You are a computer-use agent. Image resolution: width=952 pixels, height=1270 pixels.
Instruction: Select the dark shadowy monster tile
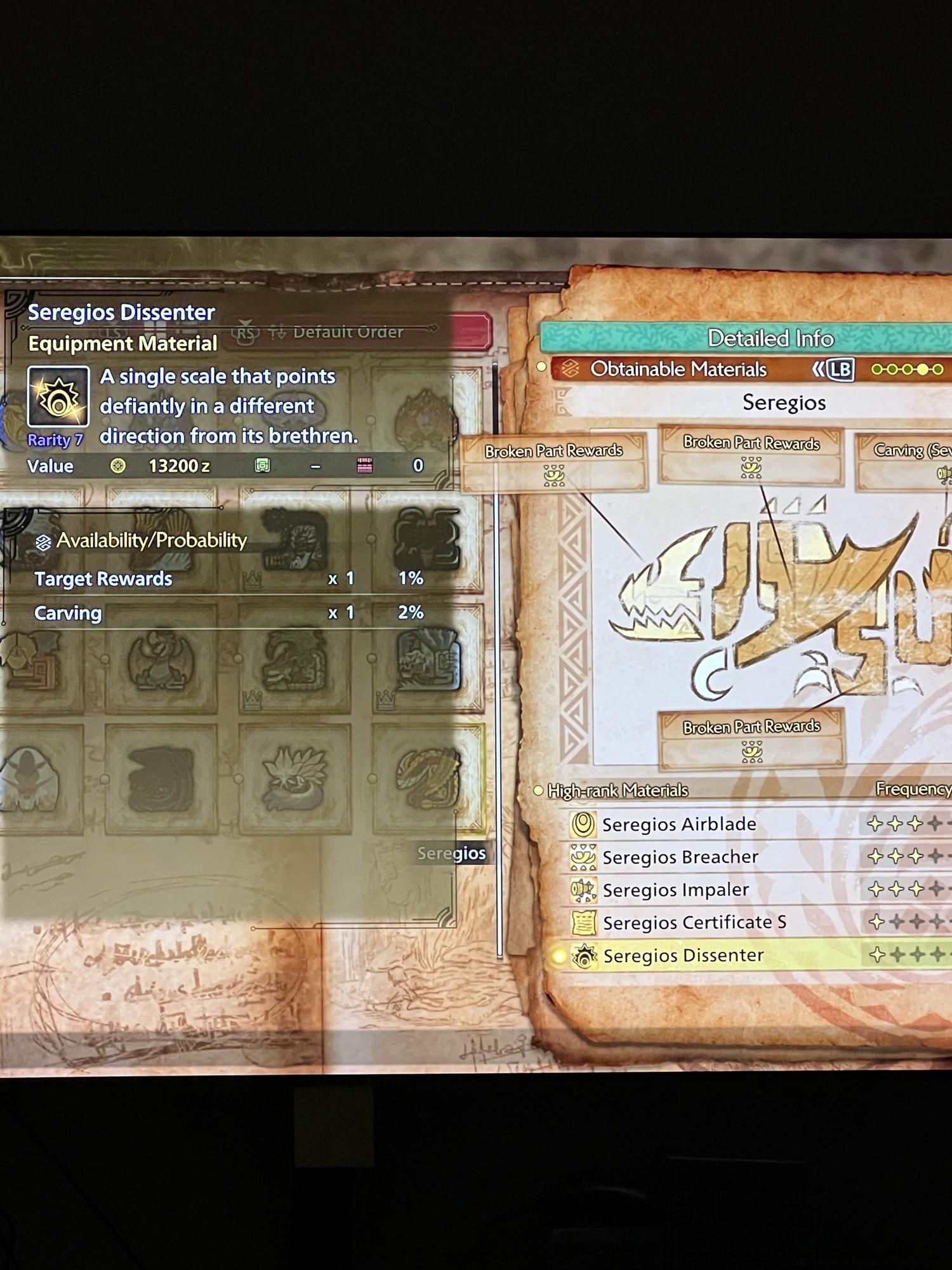(x=161, y=779)
